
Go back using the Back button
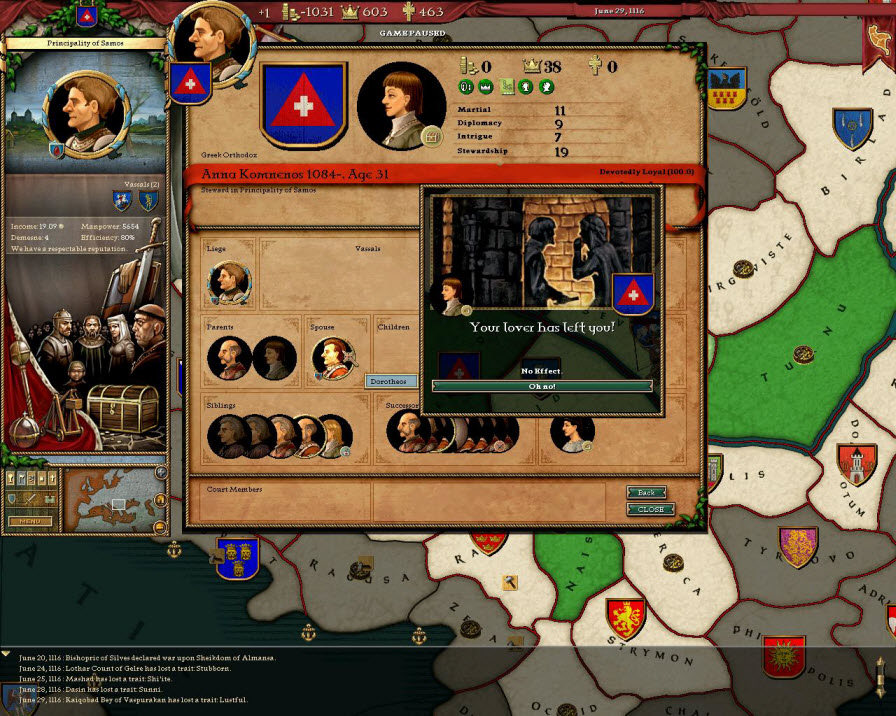pos(647,493)
